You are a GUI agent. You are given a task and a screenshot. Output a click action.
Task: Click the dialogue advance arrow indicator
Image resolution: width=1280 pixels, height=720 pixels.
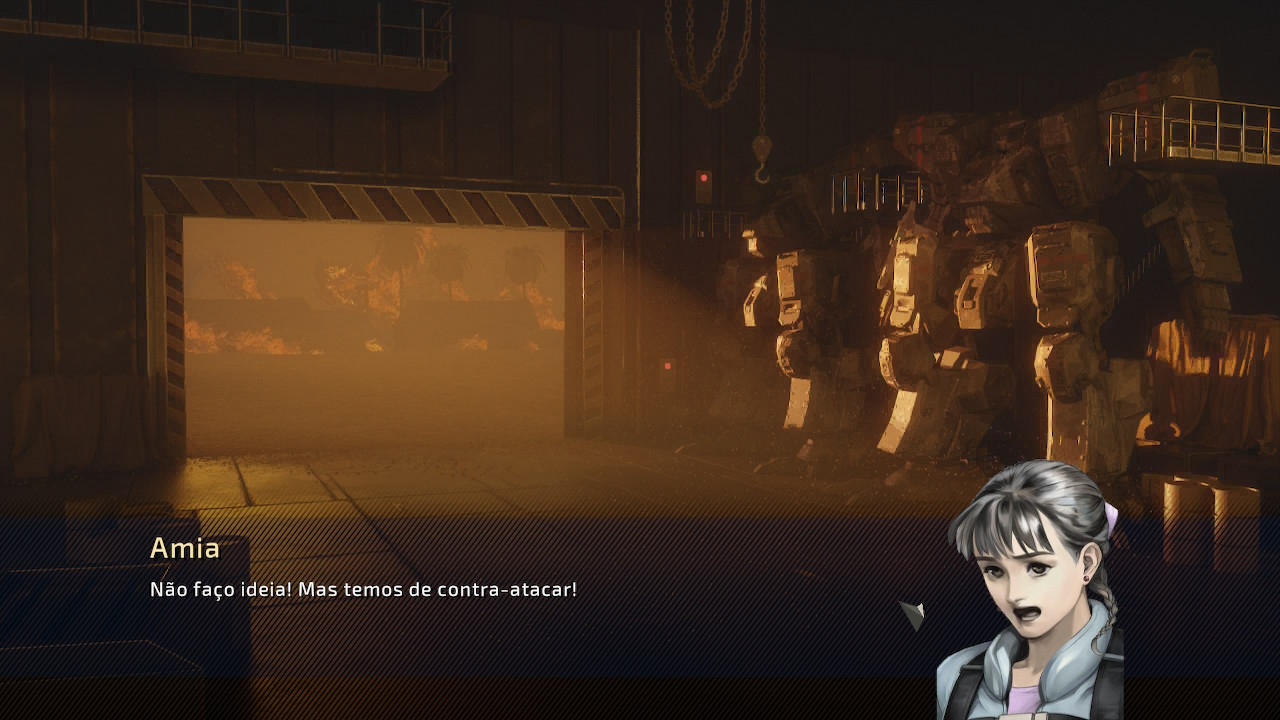(x=912, y=614)
